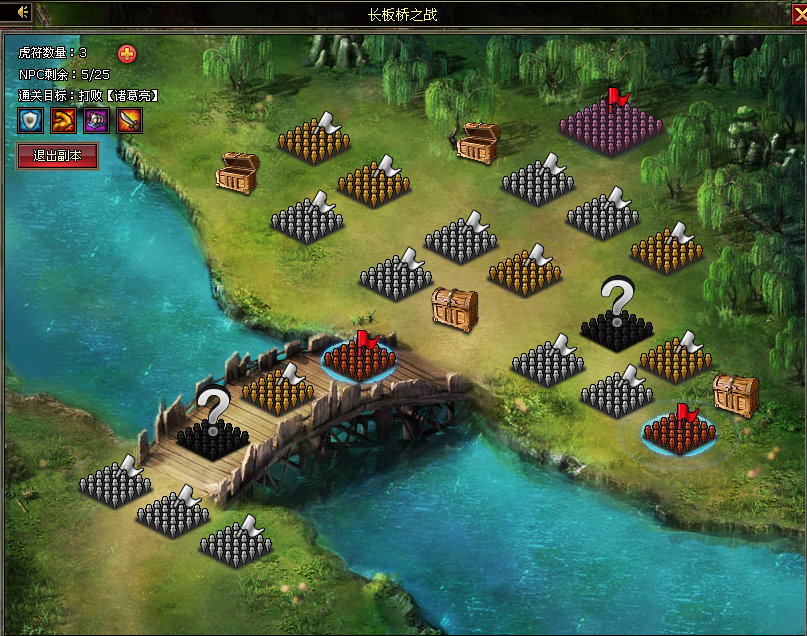Choose the question-mark black army on the bridge
The width and height of the screenshot is (807, 636).
(x=212, y=433)
